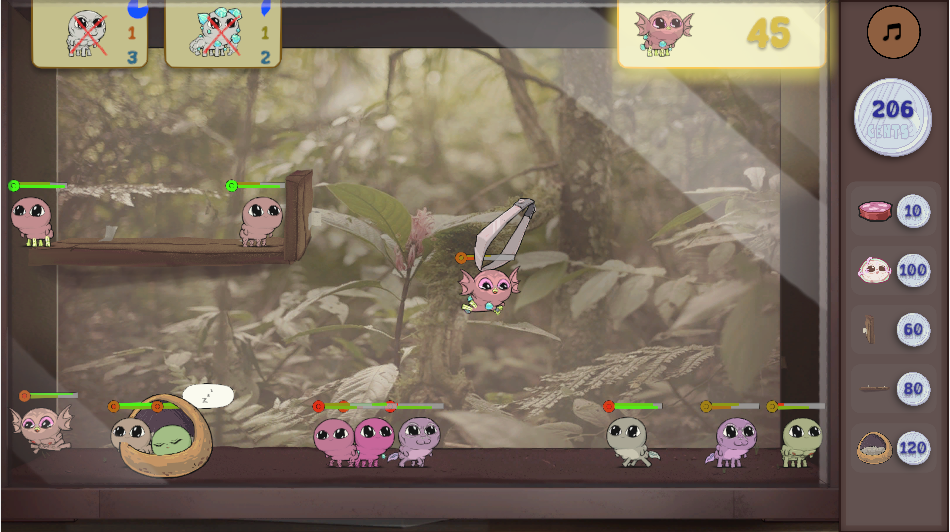Purchase the pink baby creature for 100

tap(893, 270)
